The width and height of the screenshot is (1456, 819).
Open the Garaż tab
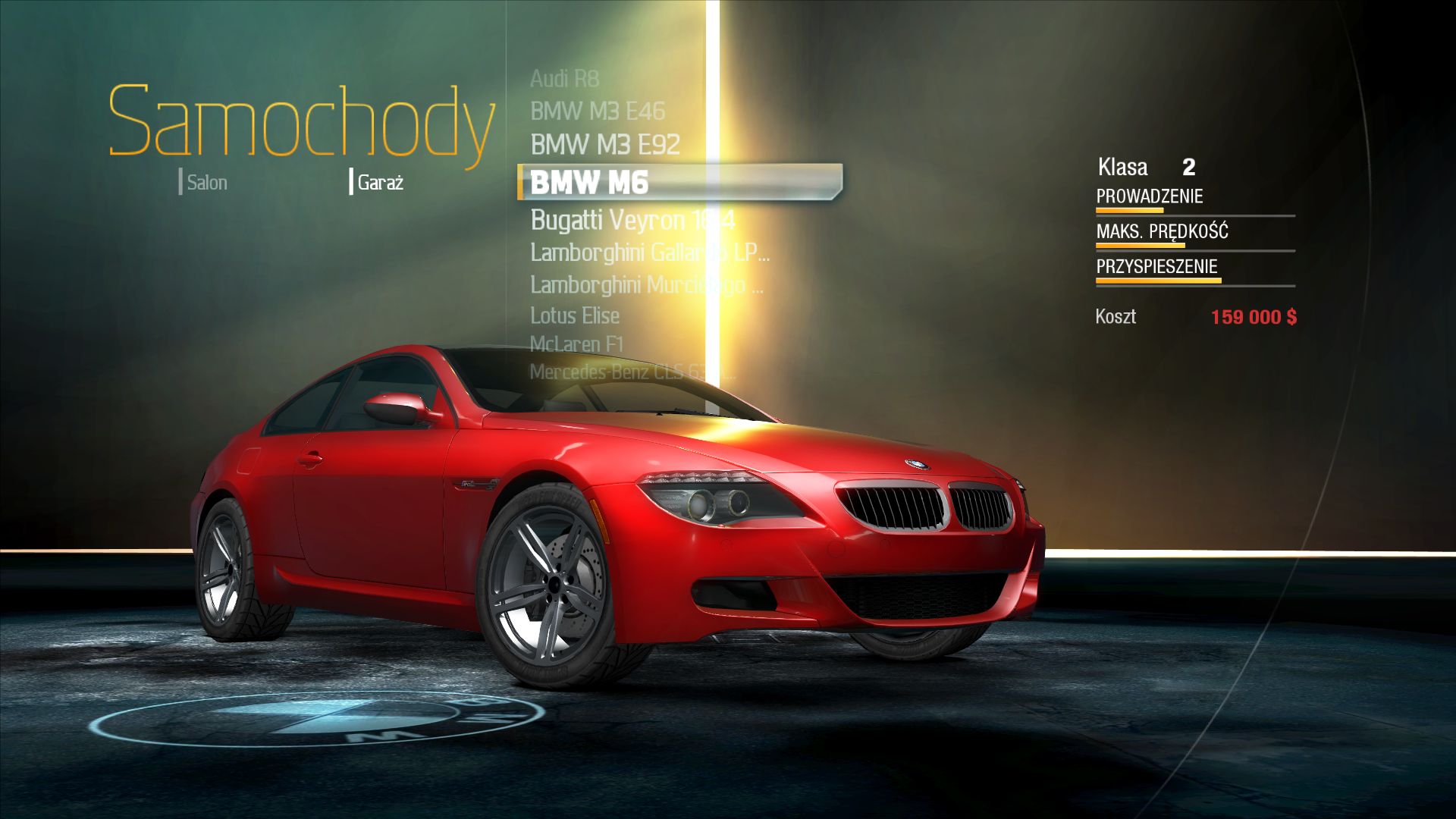380,183
